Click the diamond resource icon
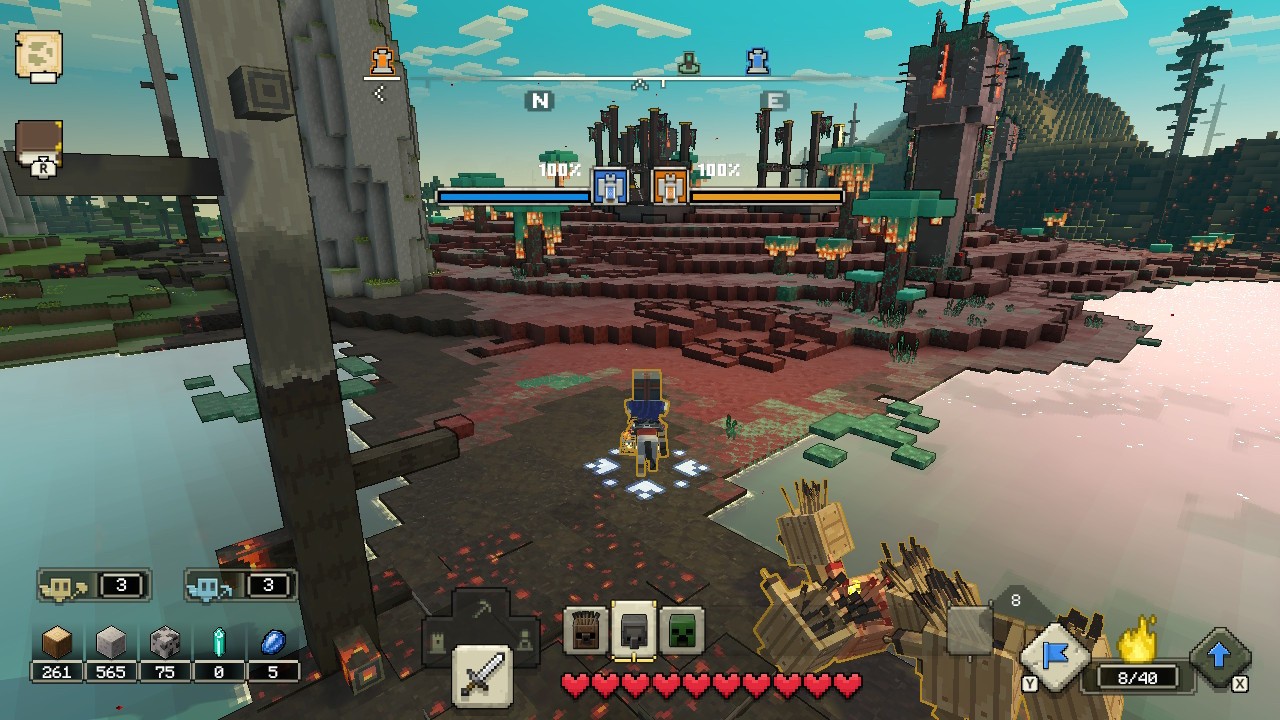This screenshot has height=720, width=1280. tap(219, 643)
